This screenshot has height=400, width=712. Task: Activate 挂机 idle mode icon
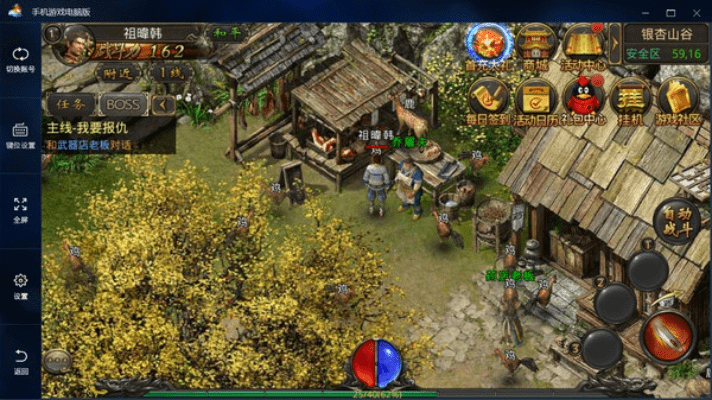[x=630, y=100]
